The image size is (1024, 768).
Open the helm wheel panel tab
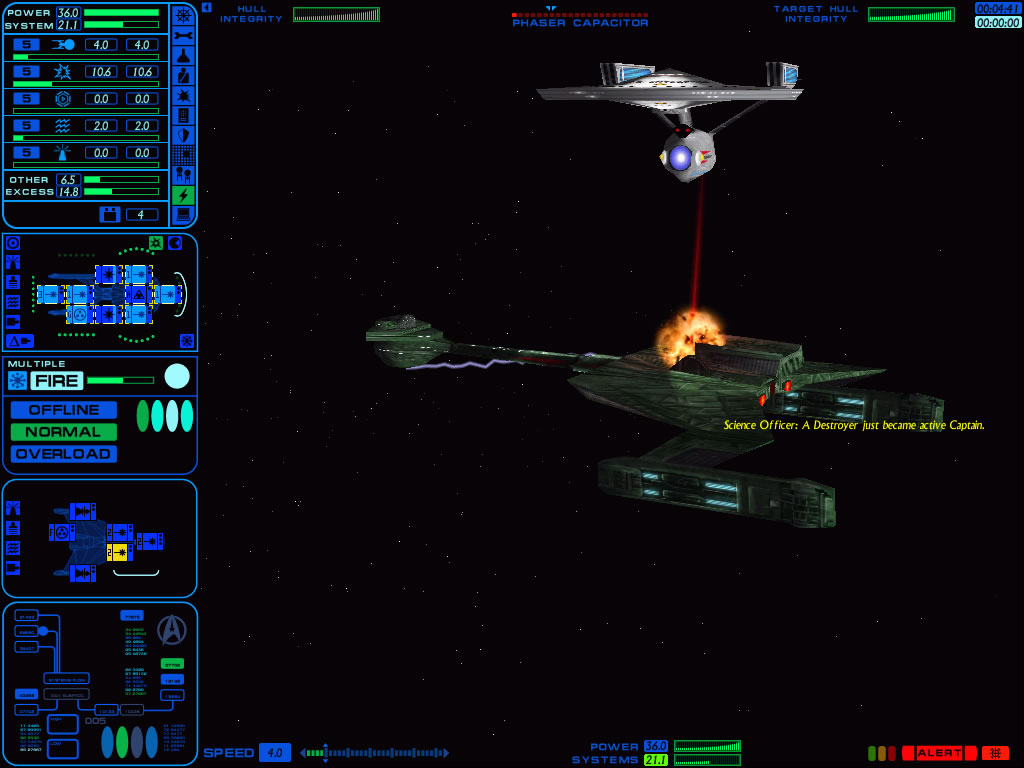click(183, 15)
